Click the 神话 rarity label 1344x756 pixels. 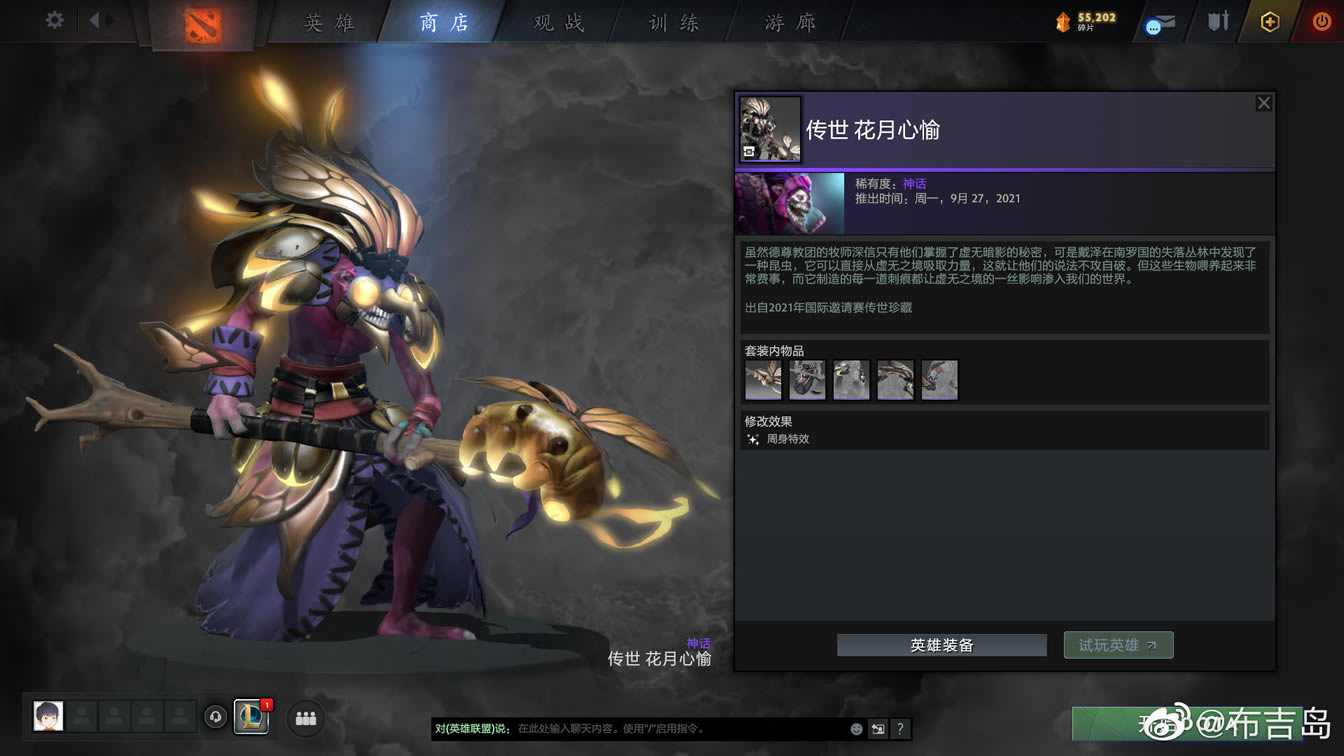[x=913, y=182]
